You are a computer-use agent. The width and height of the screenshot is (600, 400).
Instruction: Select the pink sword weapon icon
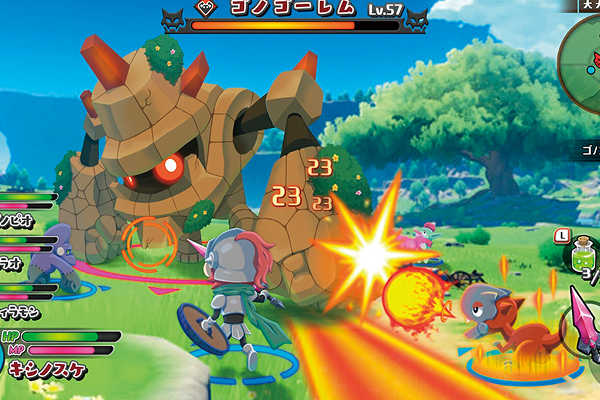pyautogui.click(x=583, y=316)
